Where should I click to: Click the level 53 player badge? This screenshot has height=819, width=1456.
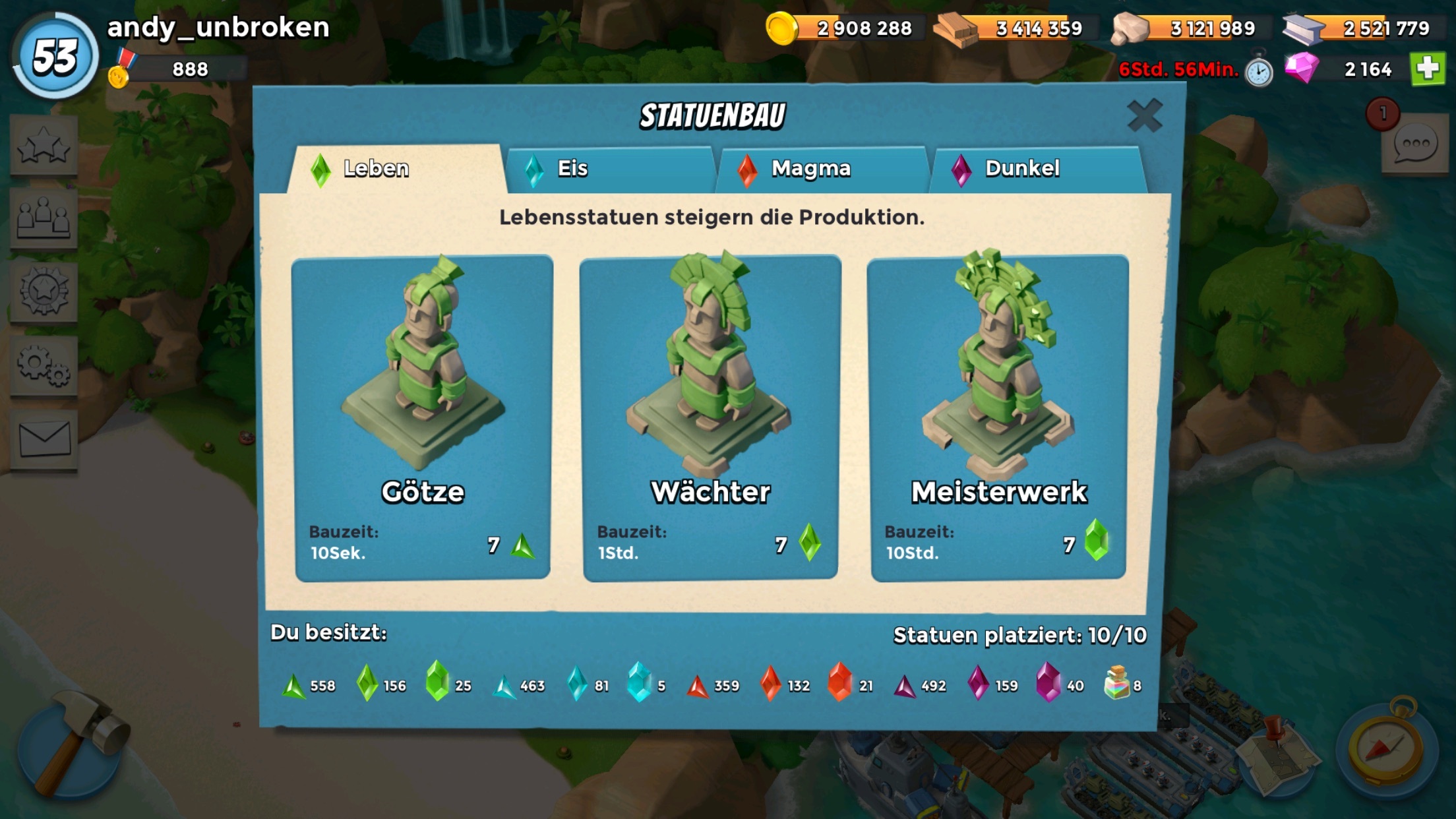pos(56,57)
